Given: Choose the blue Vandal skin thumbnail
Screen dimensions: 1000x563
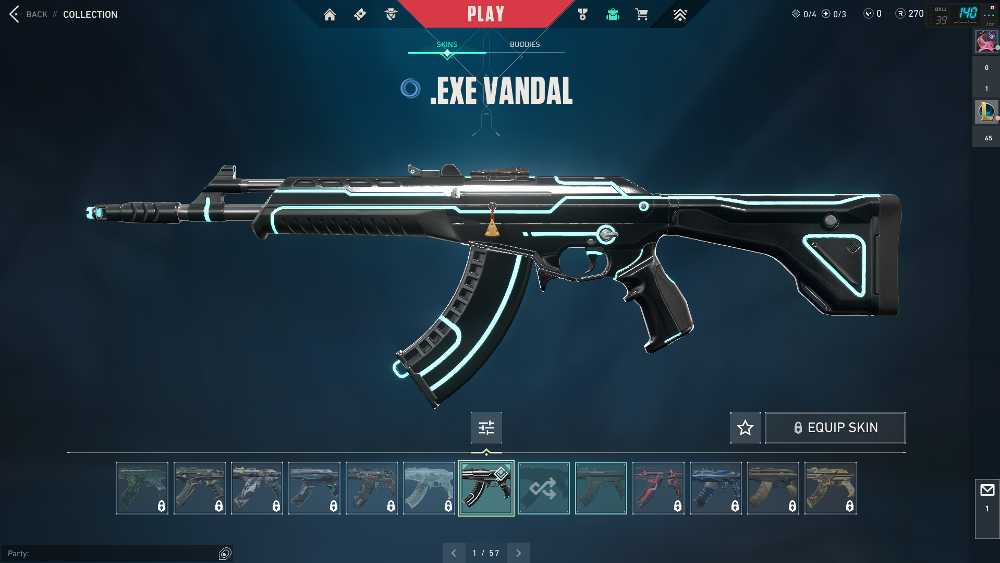Looking at the screenshot, I should click(716, 488).
